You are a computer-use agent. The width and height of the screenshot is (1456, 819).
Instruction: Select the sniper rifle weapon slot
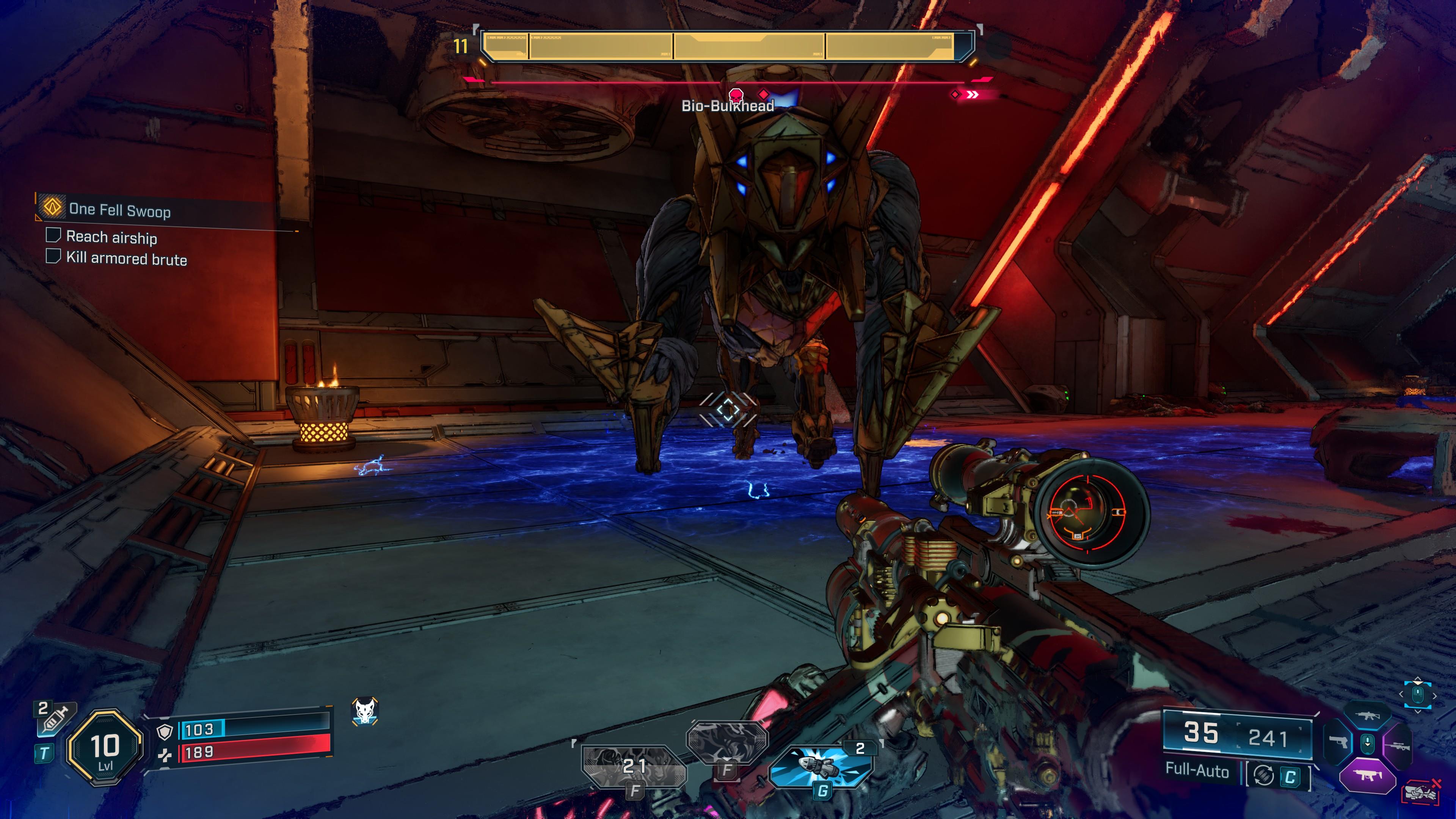1398,747
